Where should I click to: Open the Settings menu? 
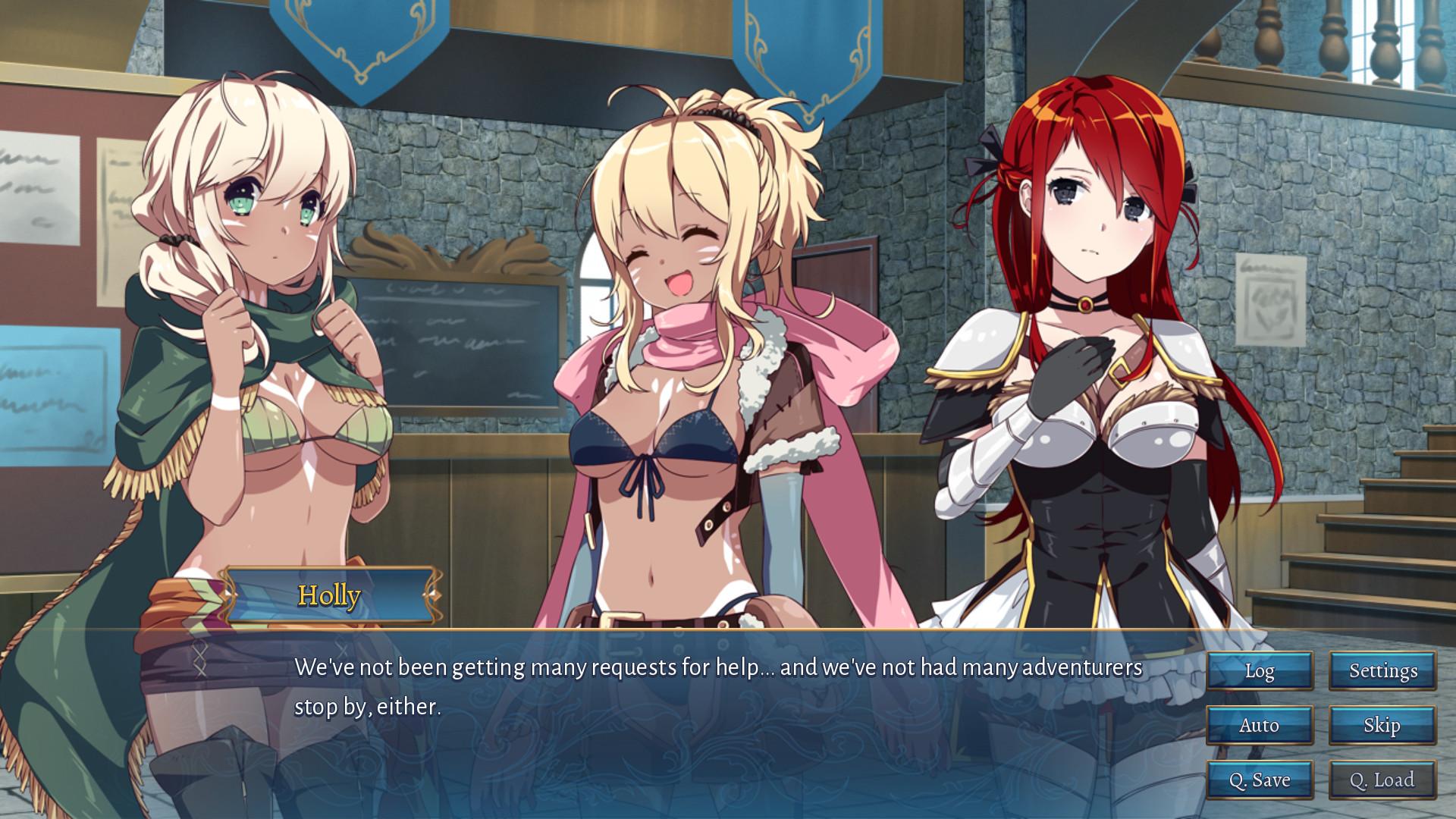point(1382,670)
